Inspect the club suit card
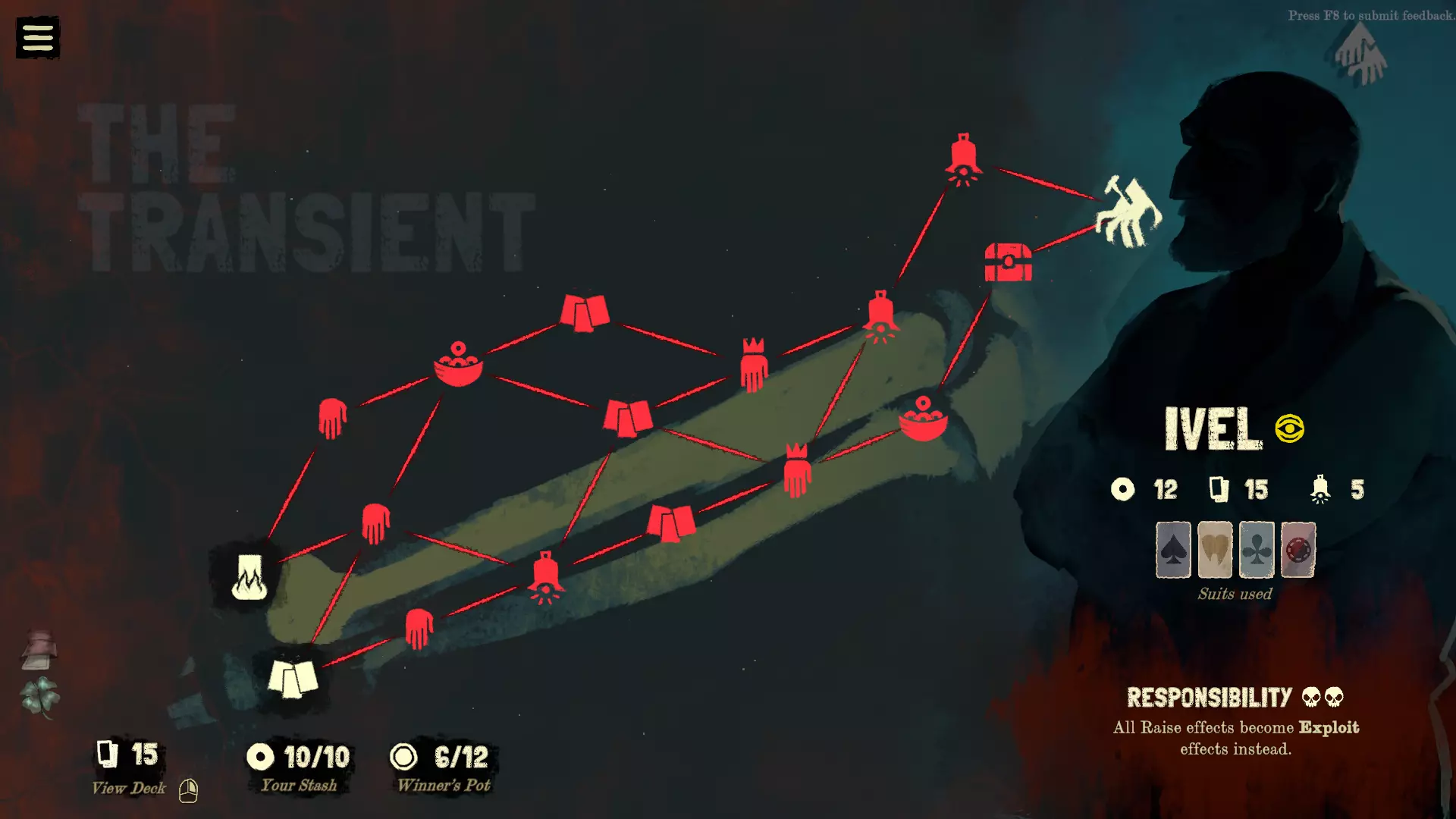The image size is (1456, 819). coord(1256,550)
